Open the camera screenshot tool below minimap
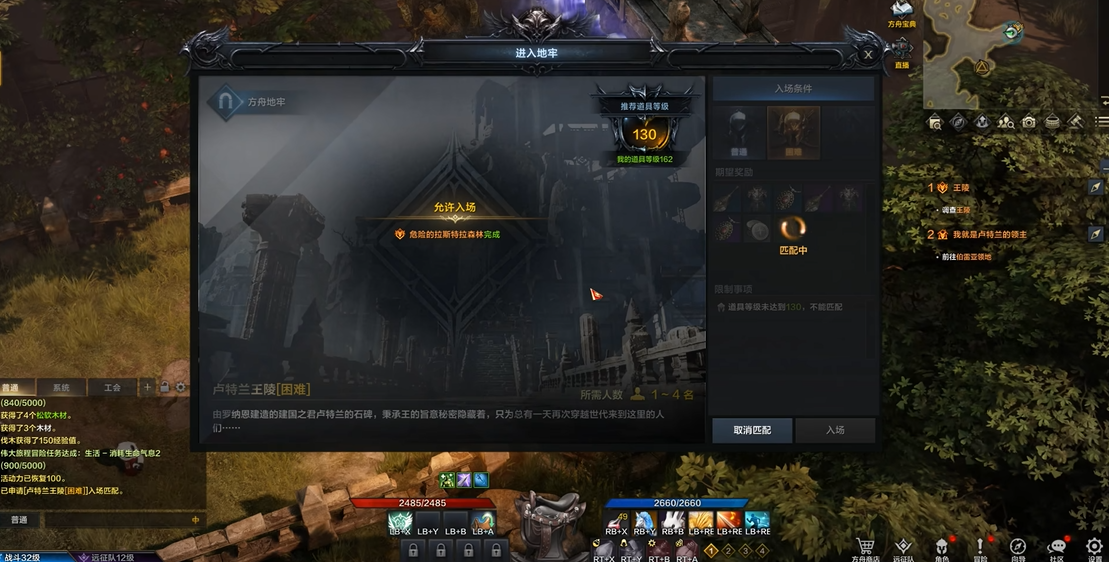1109x562 pixels. click(1028, 122)
